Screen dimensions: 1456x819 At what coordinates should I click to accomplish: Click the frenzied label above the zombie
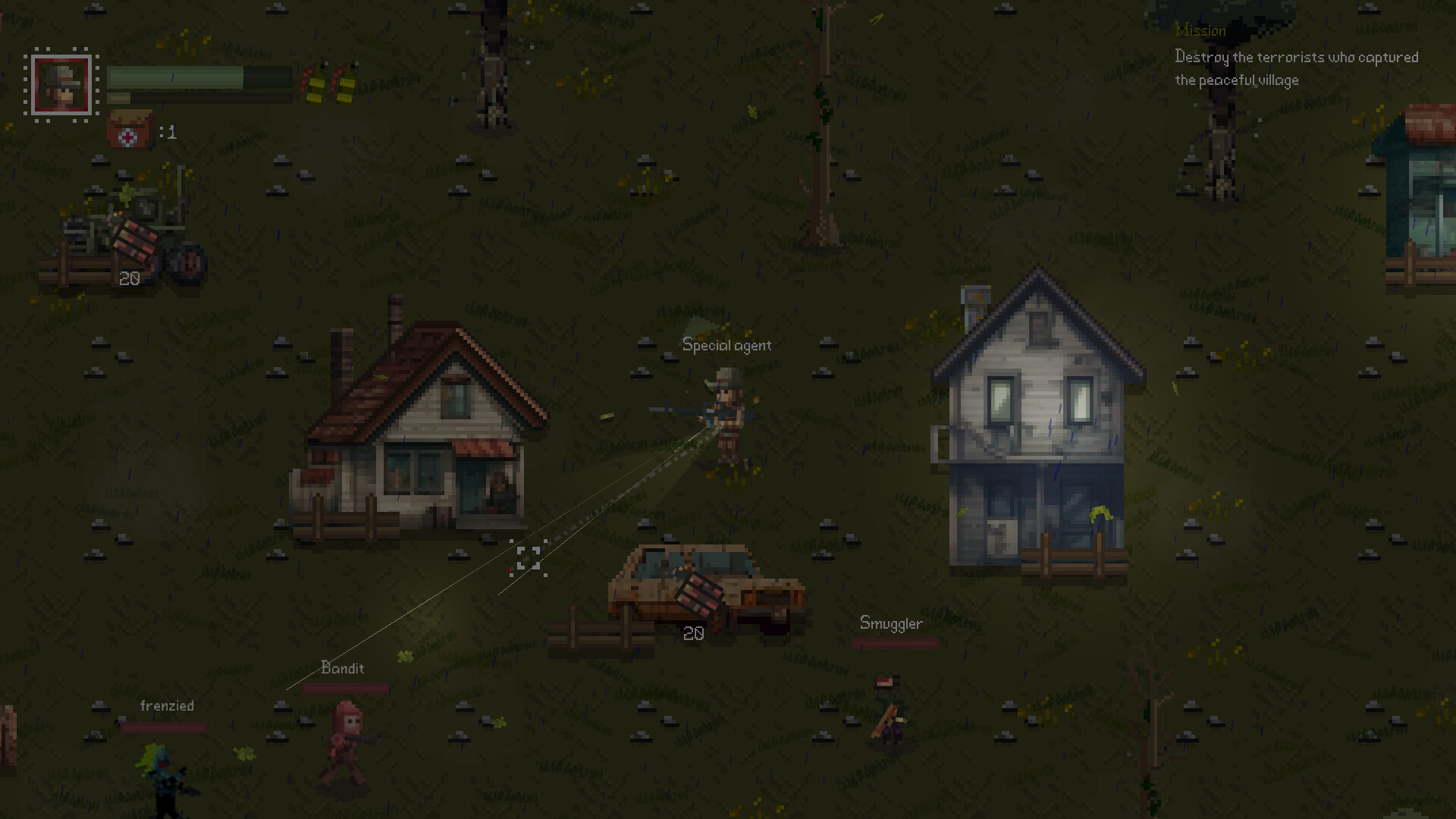click(x=168, y=705)
